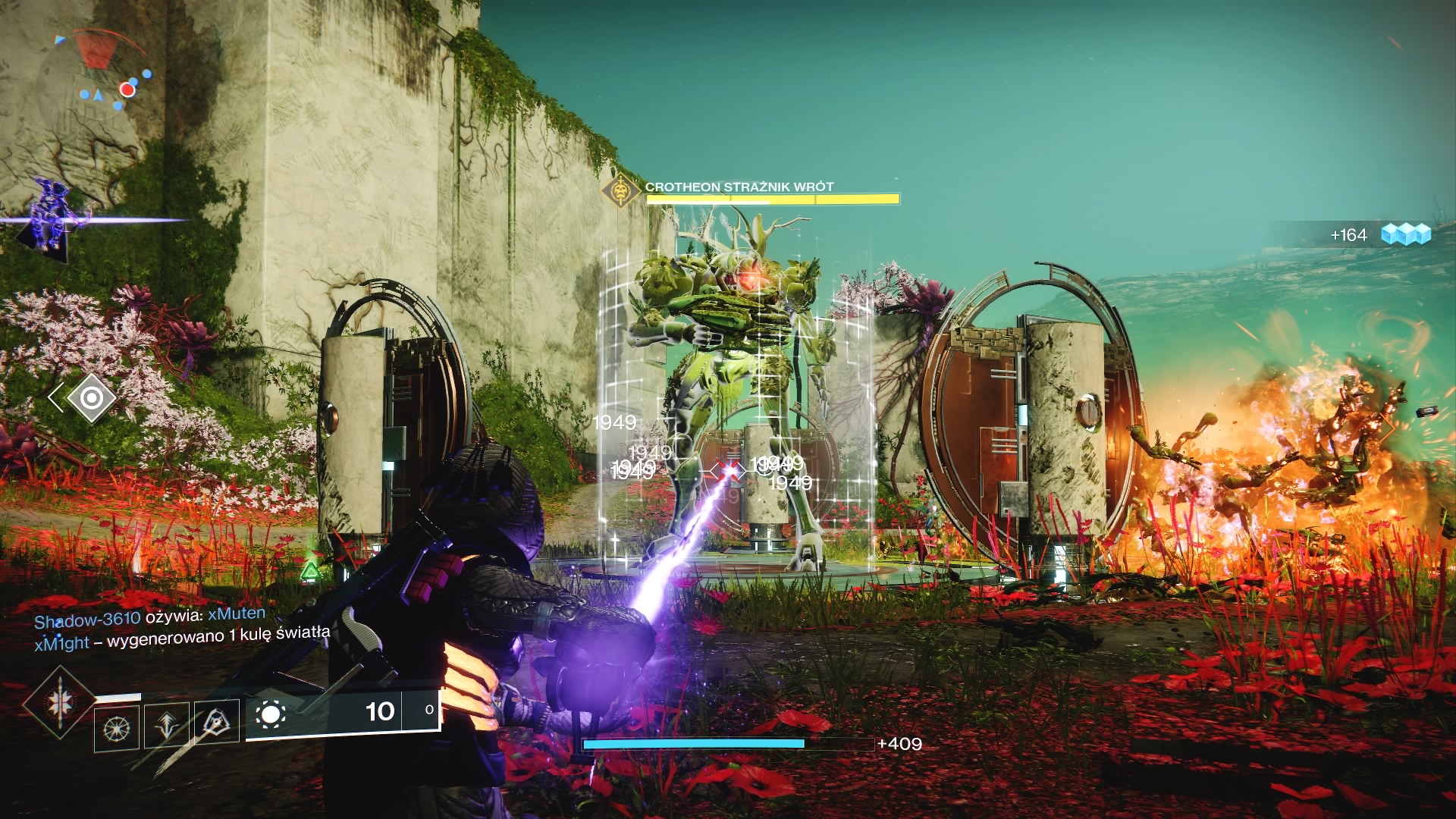Click the Crotheon boss emblem icon

point(621,190)
